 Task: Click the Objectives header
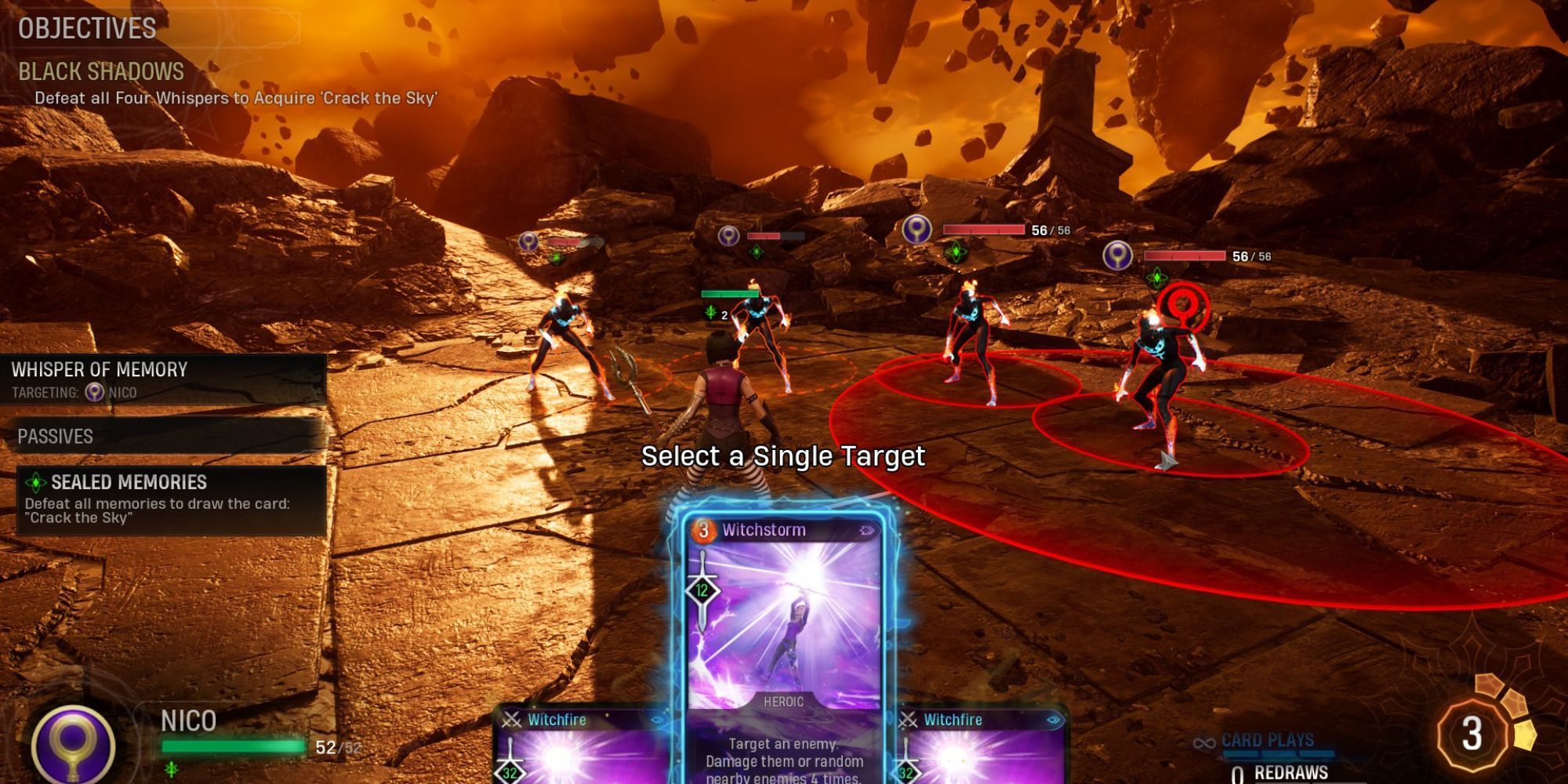[x=87, y=29]
